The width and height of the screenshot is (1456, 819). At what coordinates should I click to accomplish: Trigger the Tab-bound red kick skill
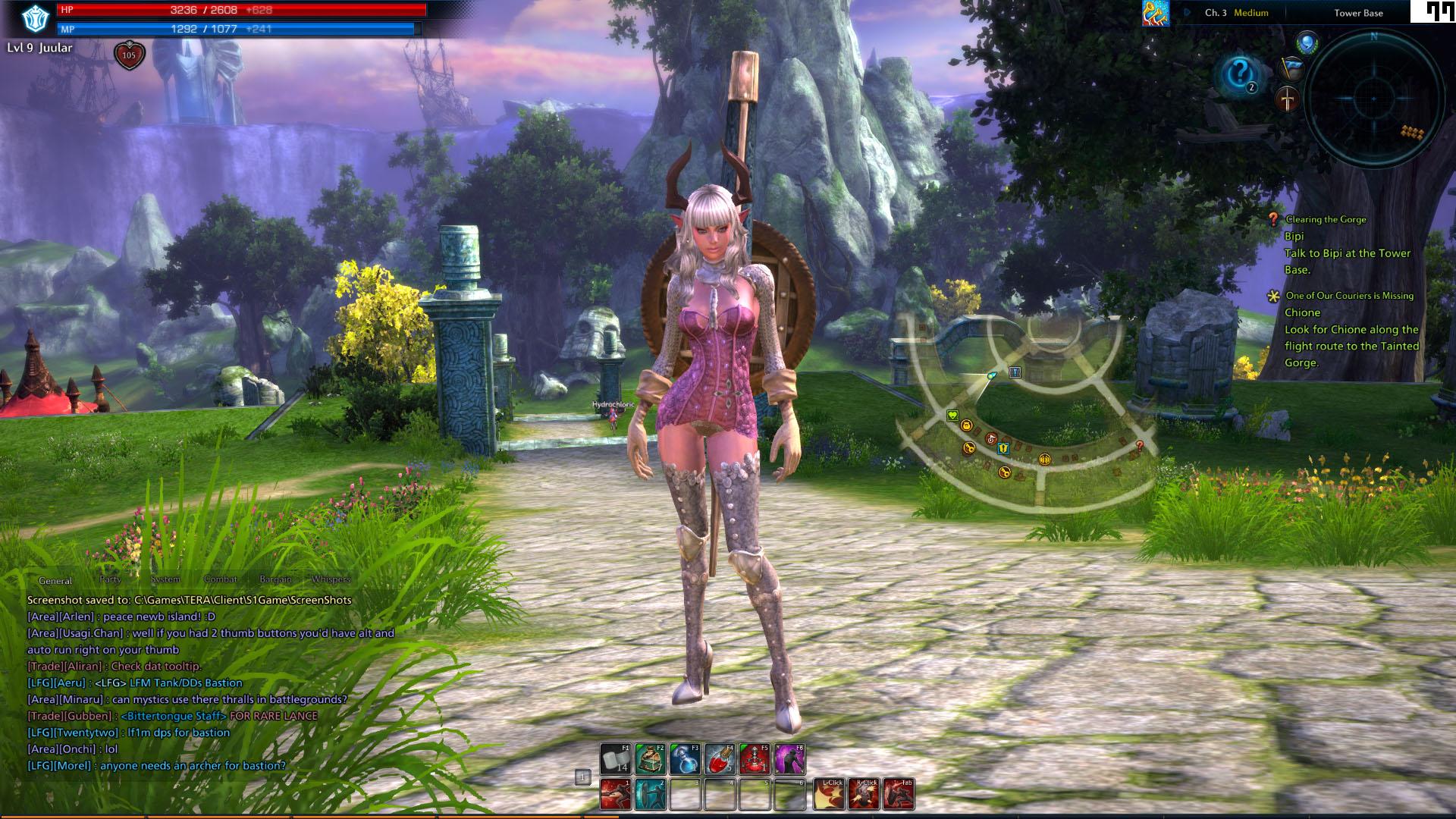click(899, 794)
